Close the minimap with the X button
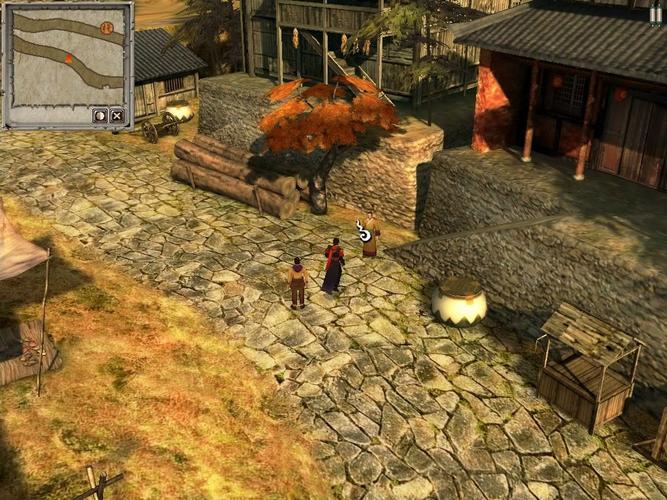Screen dimensions: 667x500 point(117,116)
